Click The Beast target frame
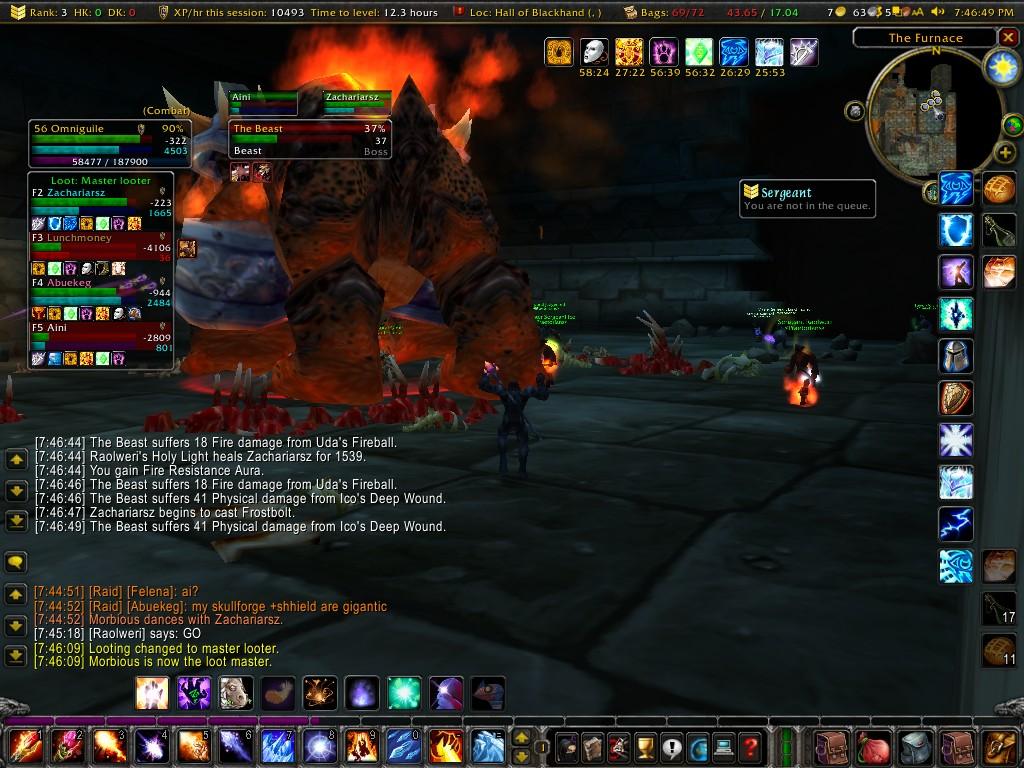This screenshot has width=1024, height=768. 308,139
